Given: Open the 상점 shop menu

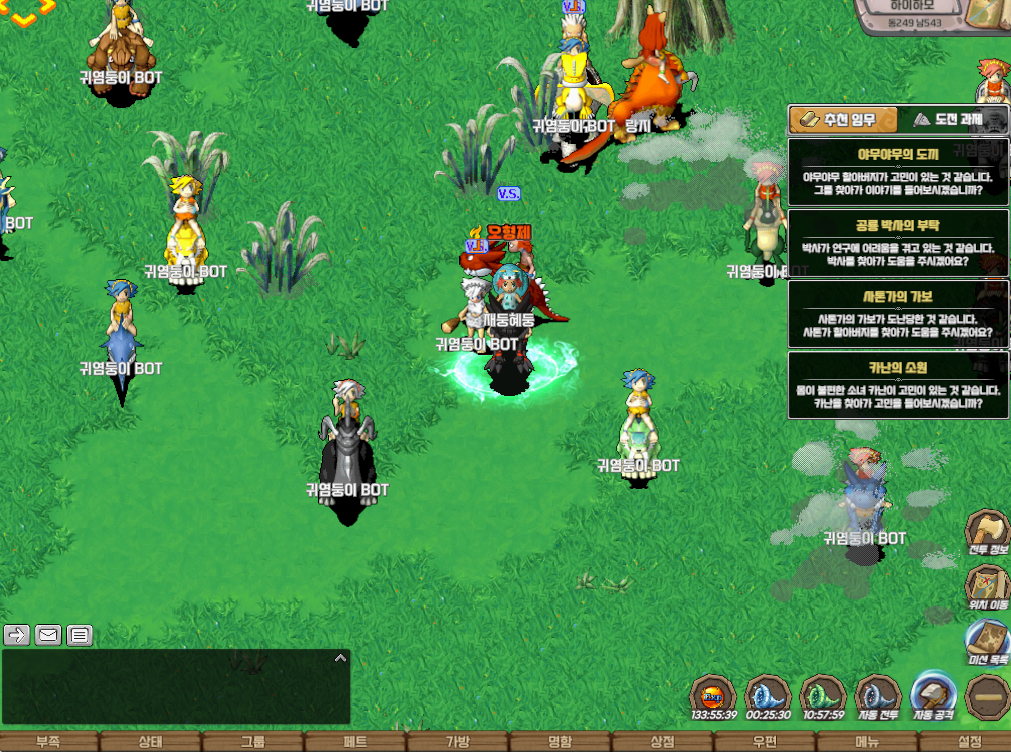Looking at the screenshot, I should tap(662, 741).
